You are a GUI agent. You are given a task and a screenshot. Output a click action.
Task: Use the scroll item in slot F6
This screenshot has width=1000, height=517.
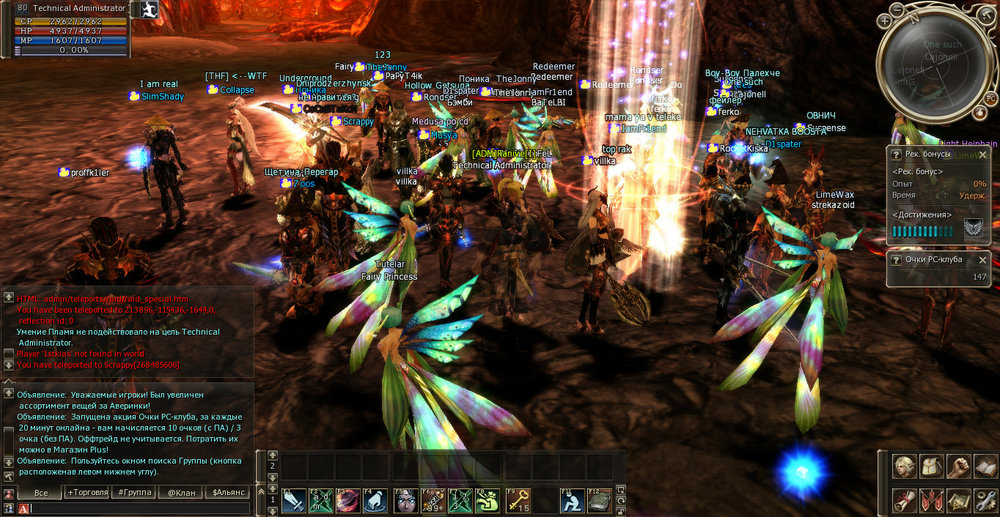click(433, 499)
